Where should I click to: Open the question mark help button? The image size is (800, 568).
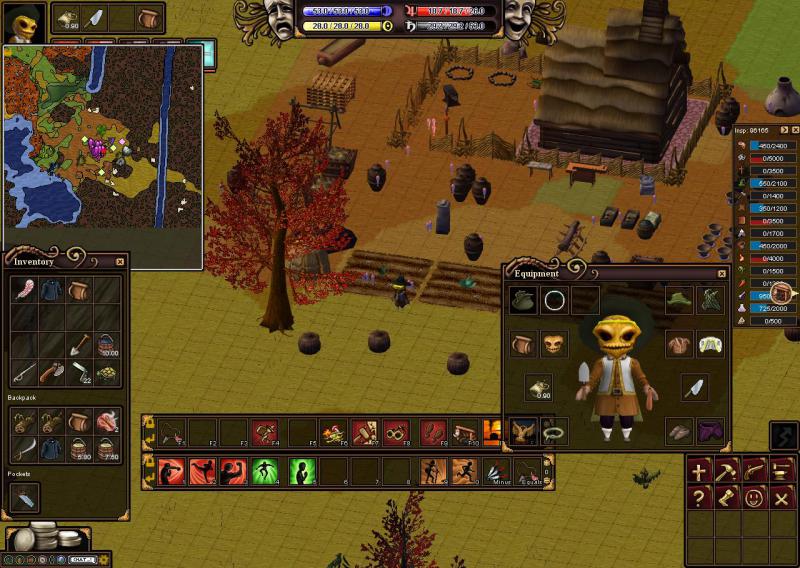click(700, 497)
